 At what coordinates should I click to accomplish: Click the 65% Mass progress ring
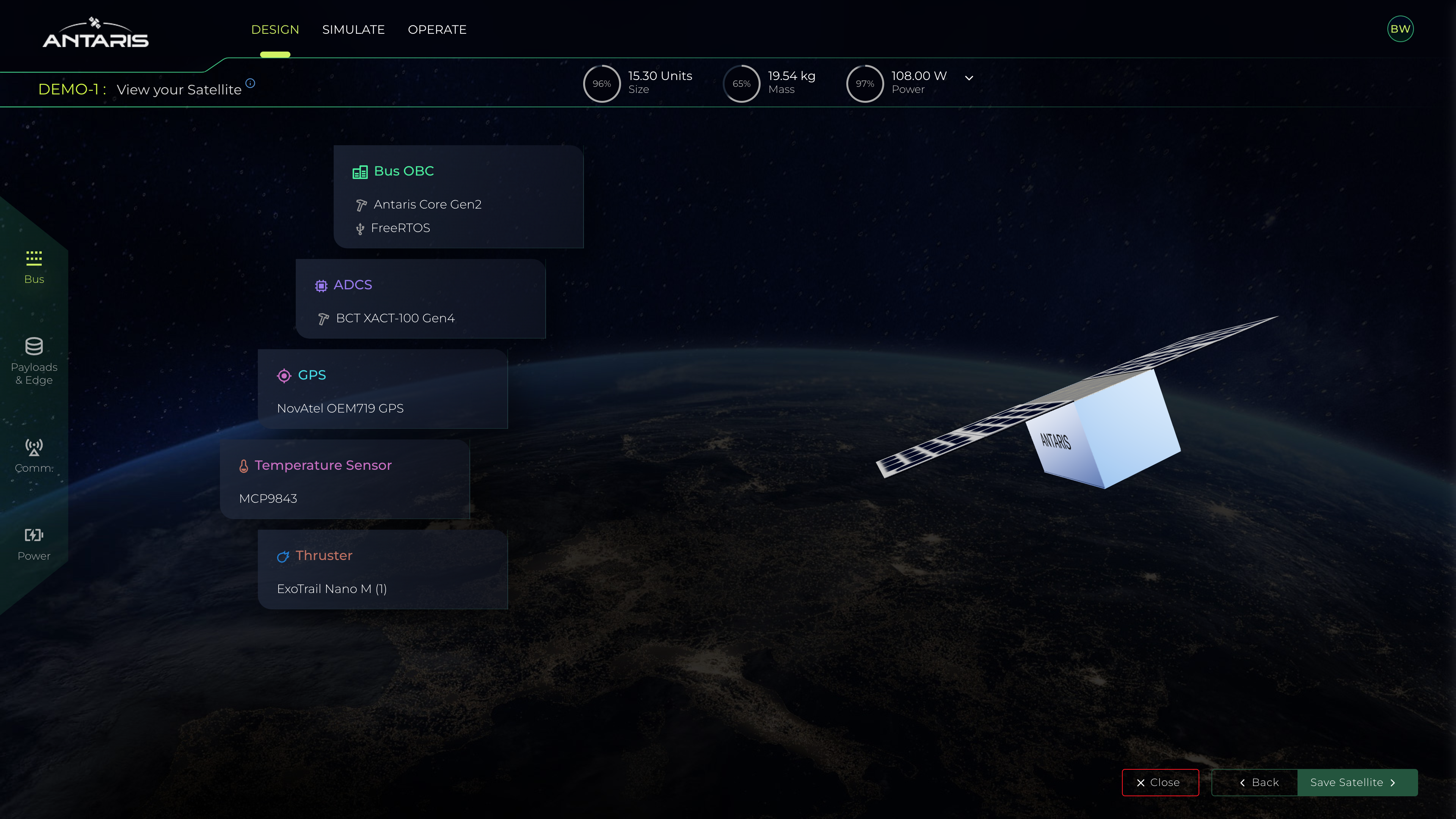click(x=742, y=83)
